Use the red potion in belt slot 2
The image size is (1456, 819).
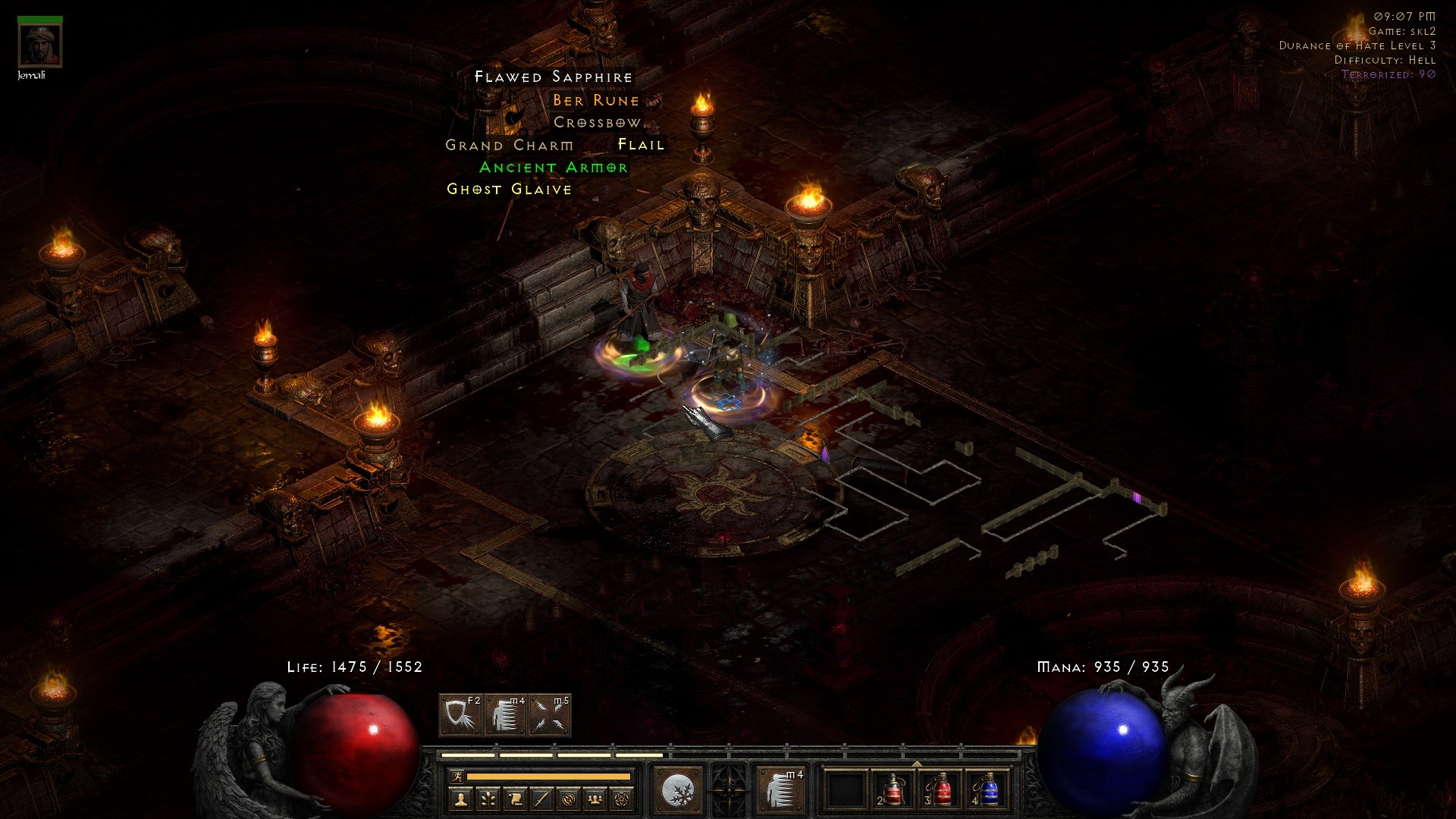[x=892, y=790]
